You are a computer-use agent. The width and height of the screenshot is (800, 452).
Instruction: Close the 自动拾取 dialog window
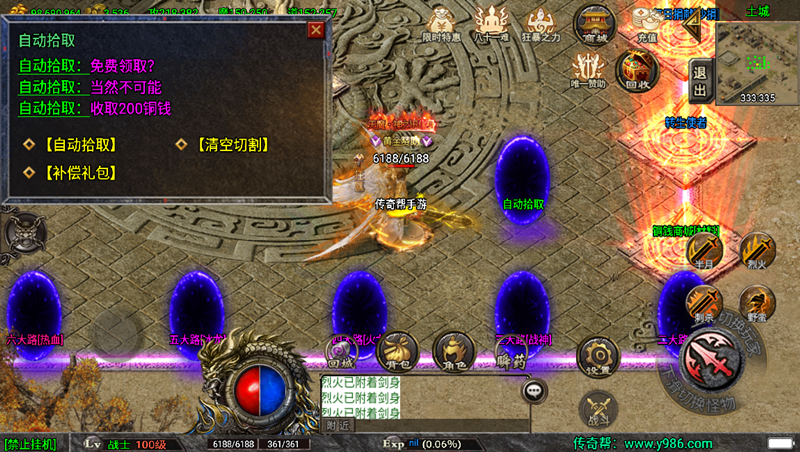pos(316,30)
